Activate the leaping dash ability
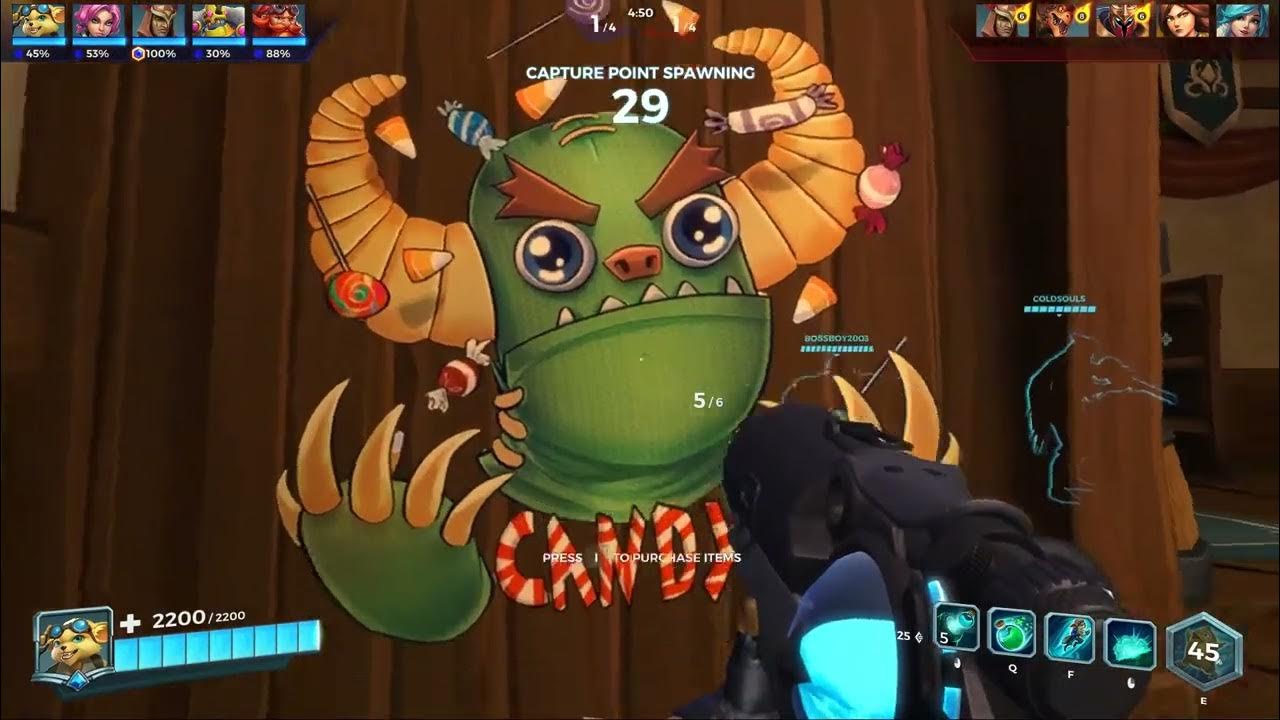Screen dimensions: 1280x720 pyautogui.click(x=1069, y=638)
